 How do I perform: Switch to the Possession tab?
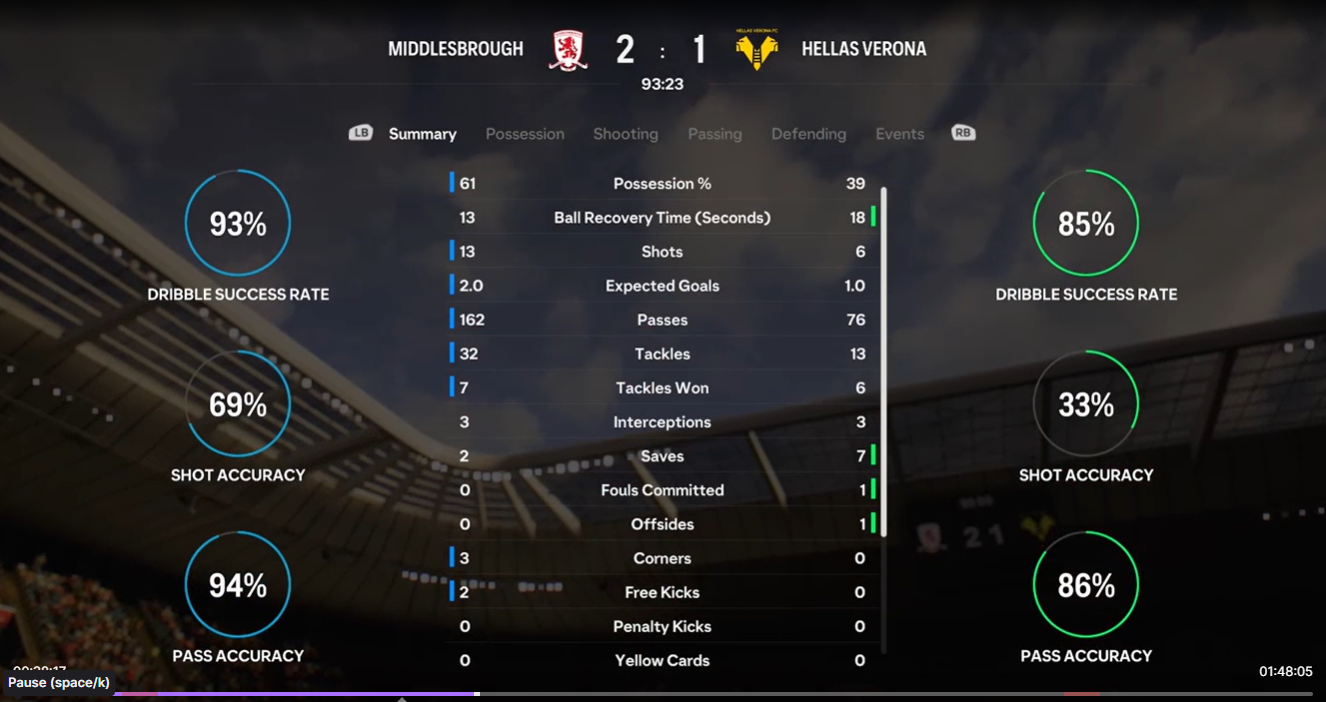pyautogui.click(x=525, y=134)
